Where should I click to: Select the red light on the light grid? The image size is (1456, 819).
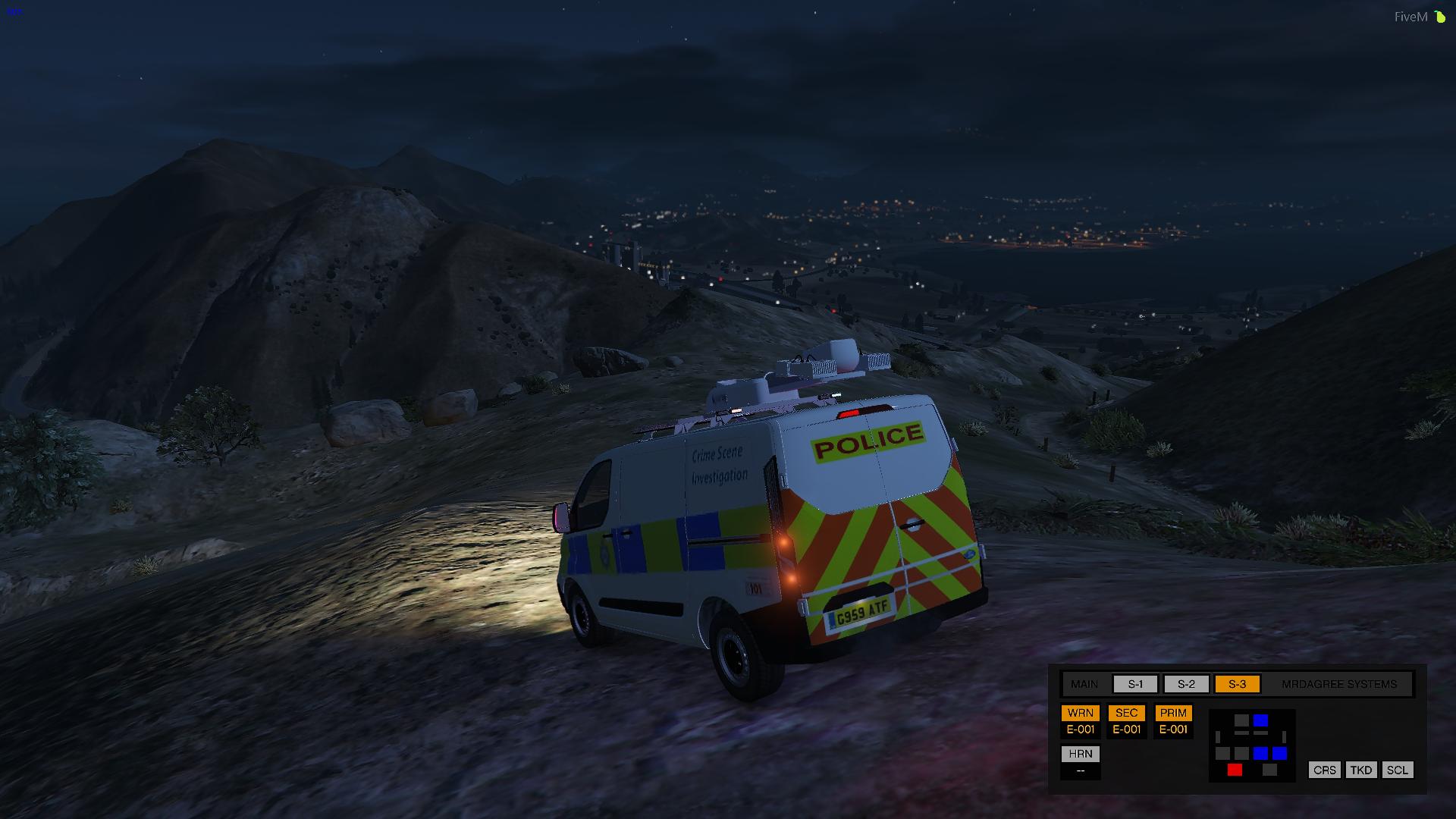click(1235, 770)
